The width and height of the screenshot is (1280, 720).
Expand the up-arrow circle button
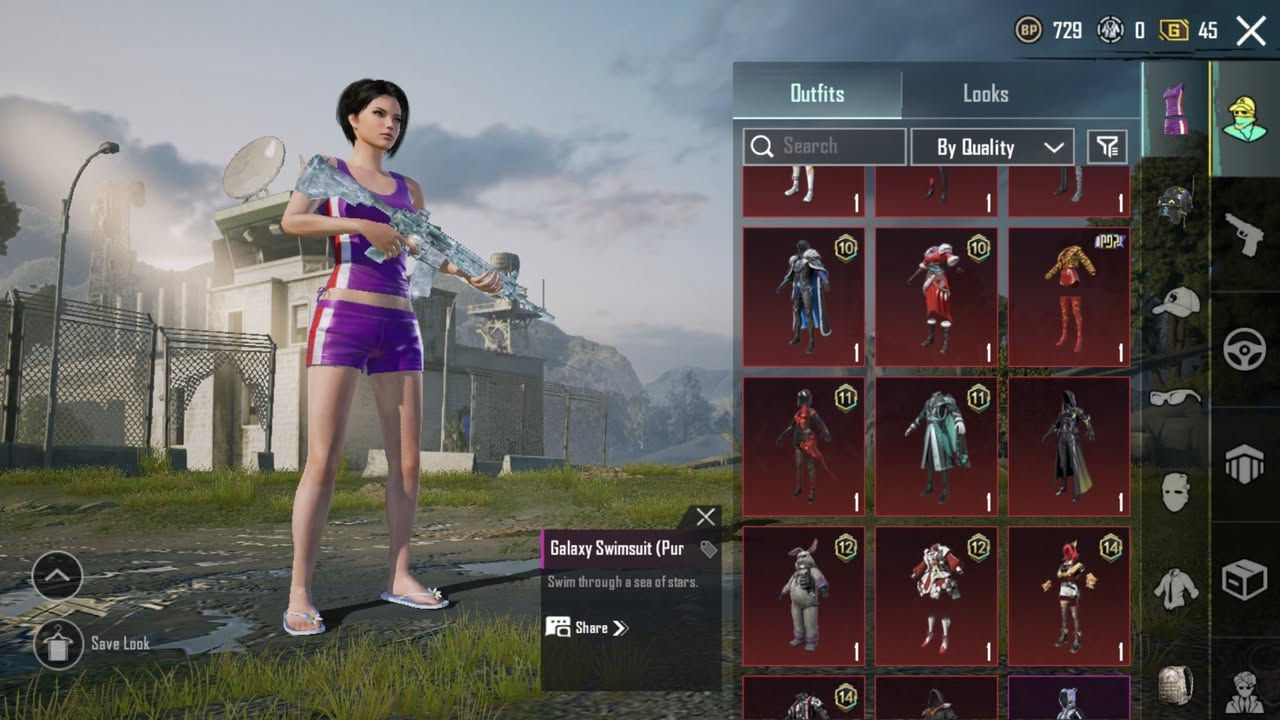point(58,575)
